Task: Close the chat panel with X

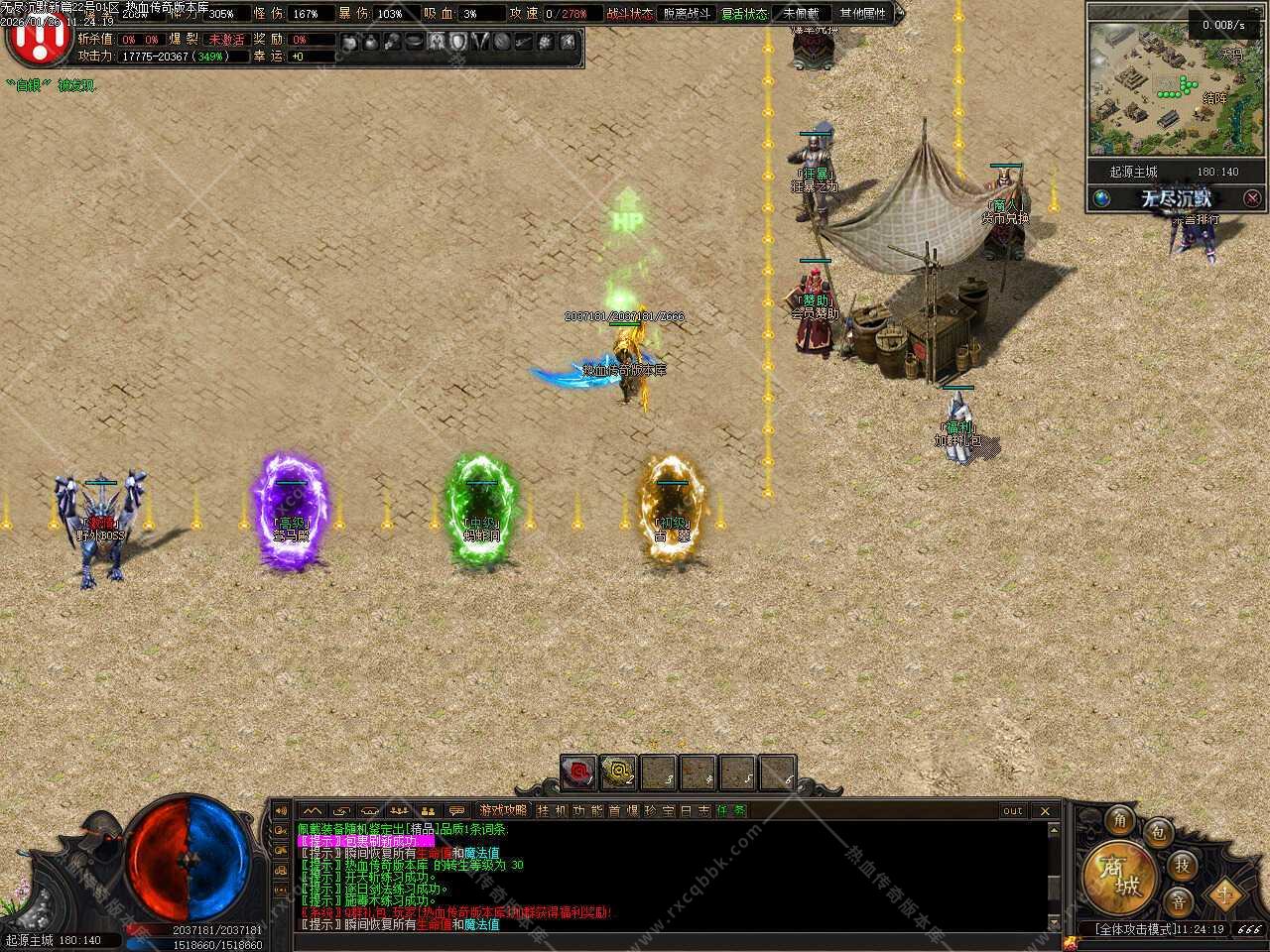Action: [1045, 810]
